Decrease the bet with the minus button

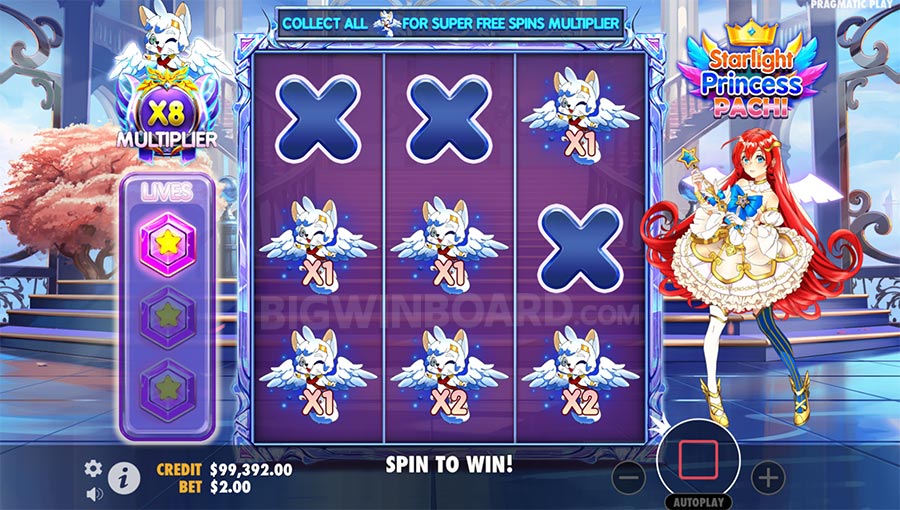(x=629, y=478)
